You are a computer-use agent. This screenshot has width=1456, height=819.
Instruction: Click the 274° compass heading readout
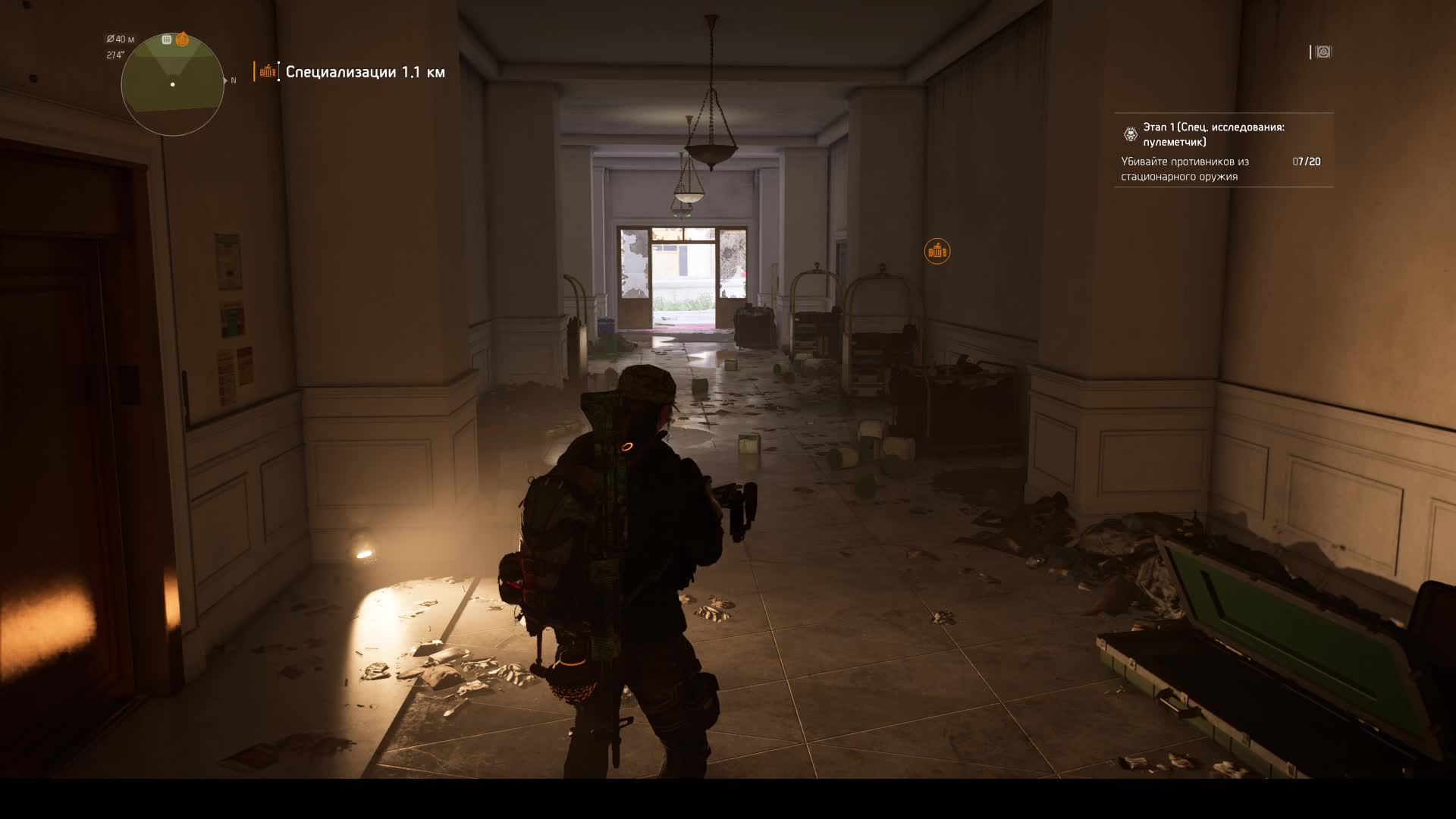(116, 54)
